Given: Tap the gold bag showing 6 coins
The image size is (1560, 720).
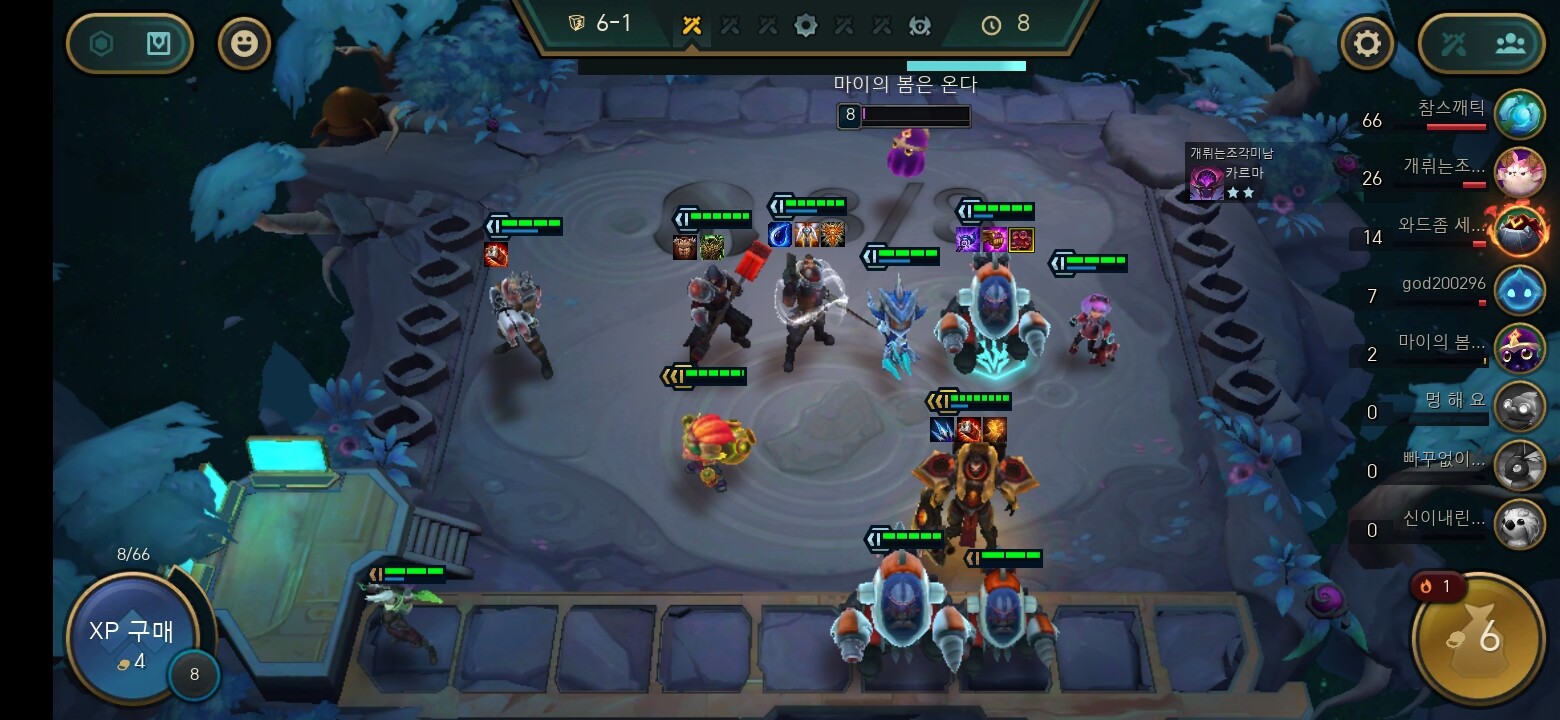Looking at the screenshot, I should (x=1477, y=637).
